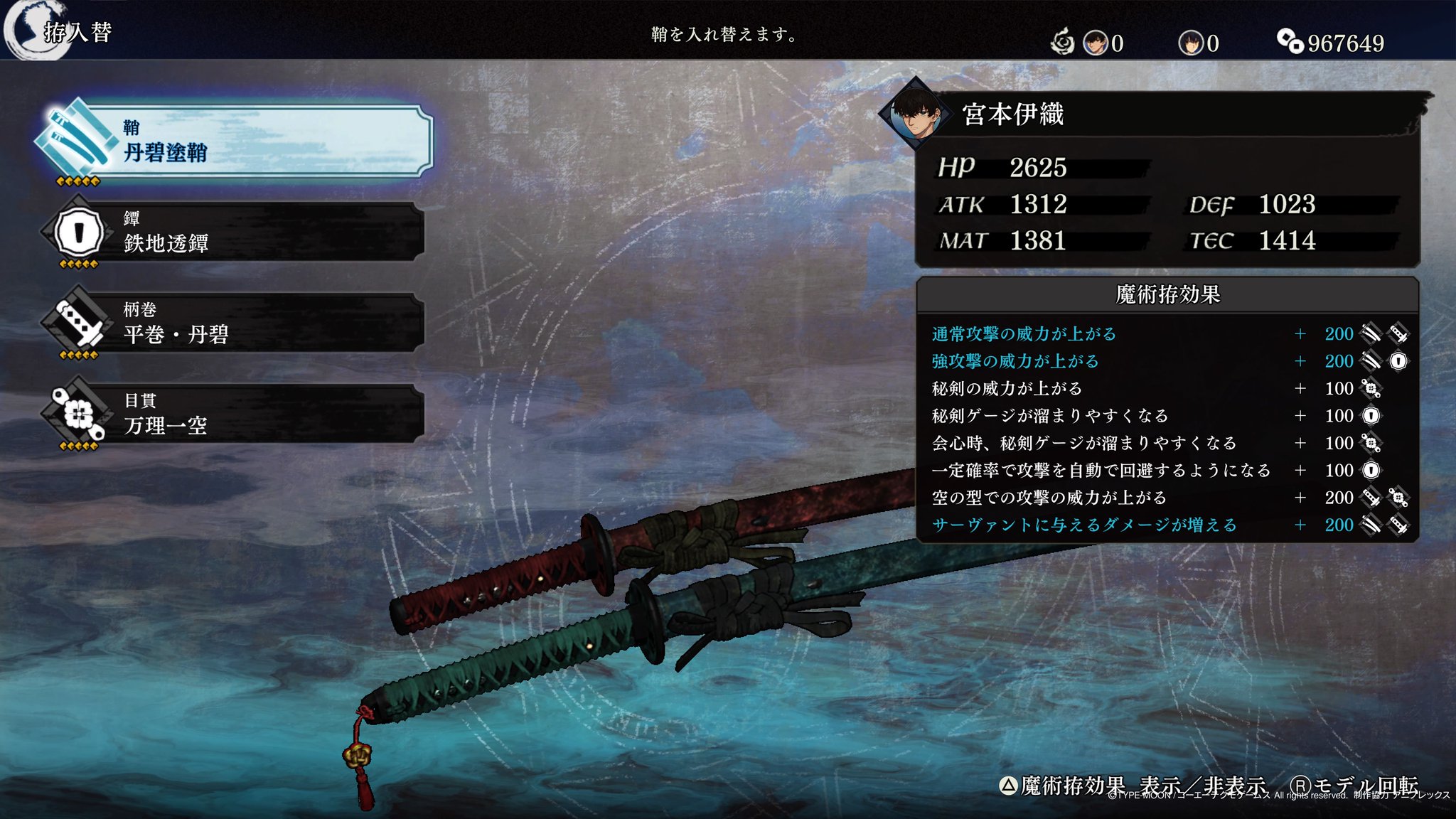Screen dimensions: 1456x819
Task: Select the 通常攻撃の威力が上がる effect row
Action: click(x=1166, y=334)
